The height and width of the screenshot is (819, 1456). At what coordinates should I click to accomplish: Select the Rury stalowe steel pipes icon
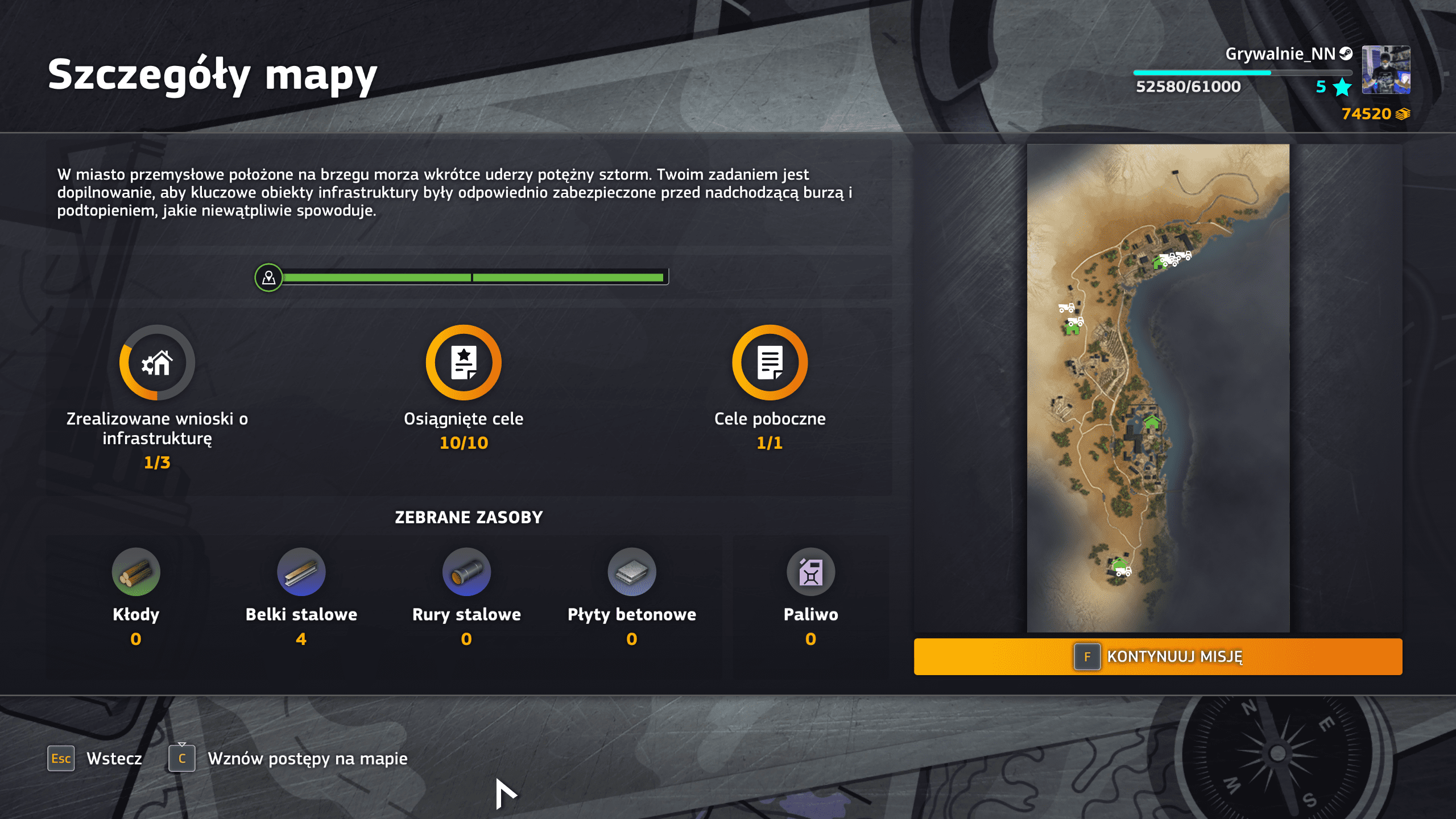pyautogui.click(x=466, y=572)
